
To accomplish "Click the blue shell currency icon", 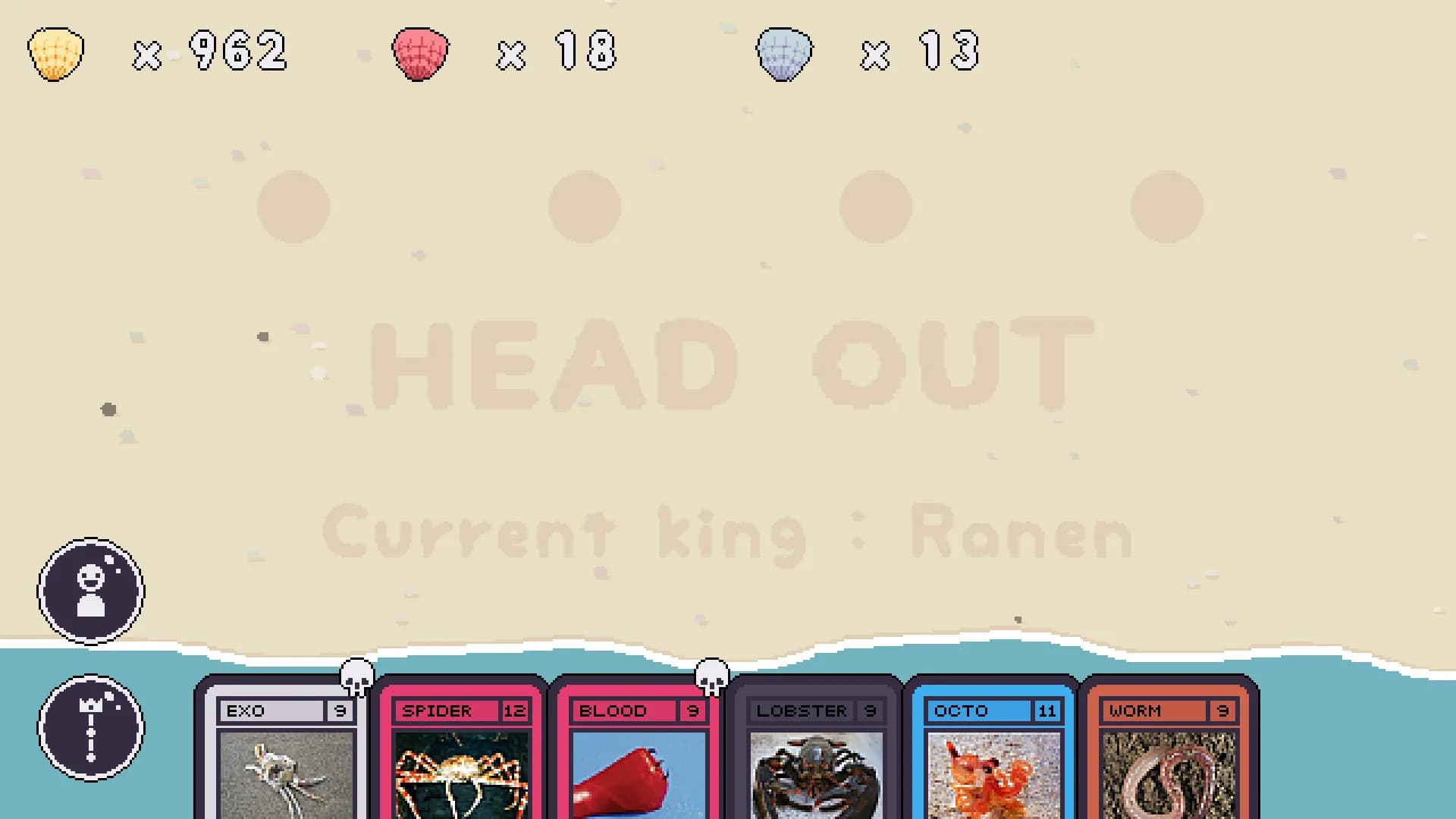I will [x=785, y=52].
